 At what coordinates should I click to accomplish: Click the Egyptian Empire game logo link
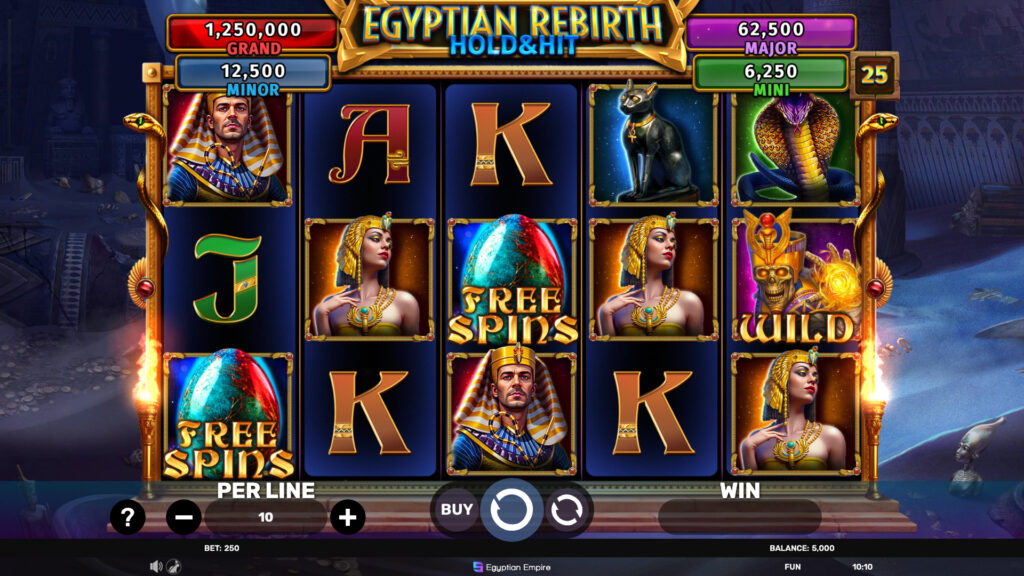click(511, 566)
